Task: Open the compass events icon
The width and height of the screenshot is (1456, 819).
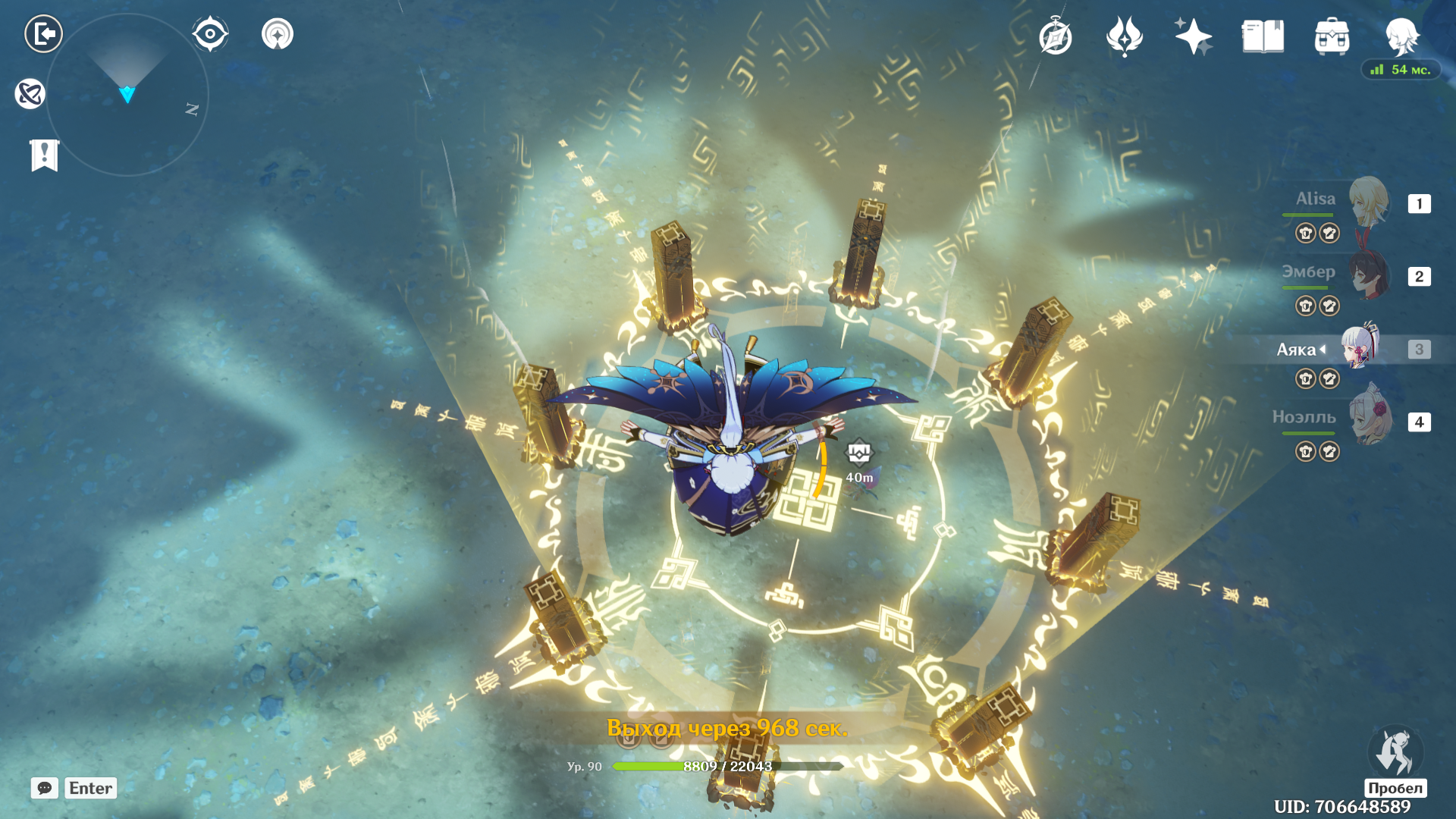Action: point(1055,36)
